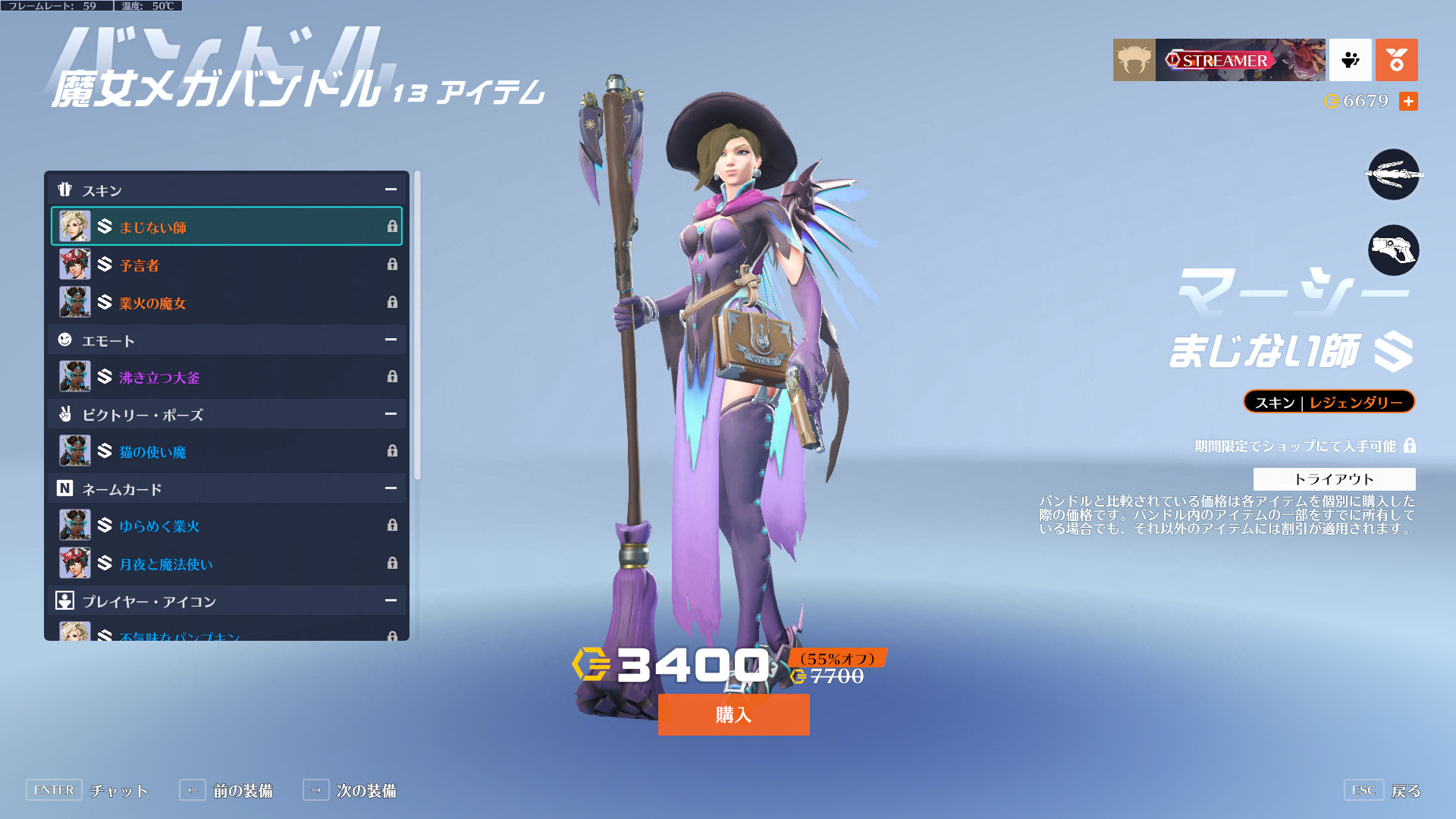Screen dimensions: 1456x819
Task: Collapse the スキン category header
Action: tap(391, 190)
